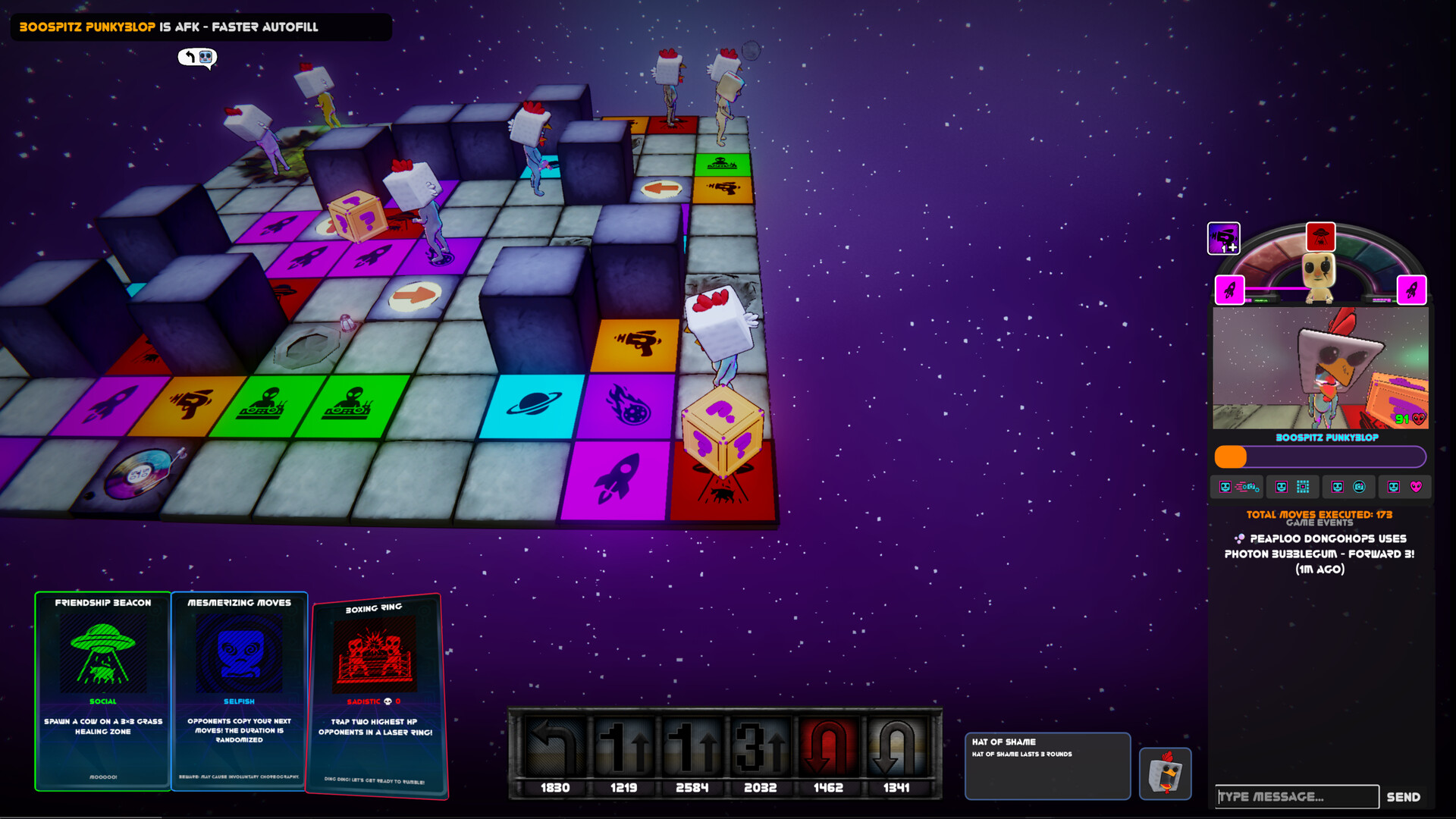Select the left pink rocket waypoint icon
Screen dimensions: 1456x819
point(1228,290)
